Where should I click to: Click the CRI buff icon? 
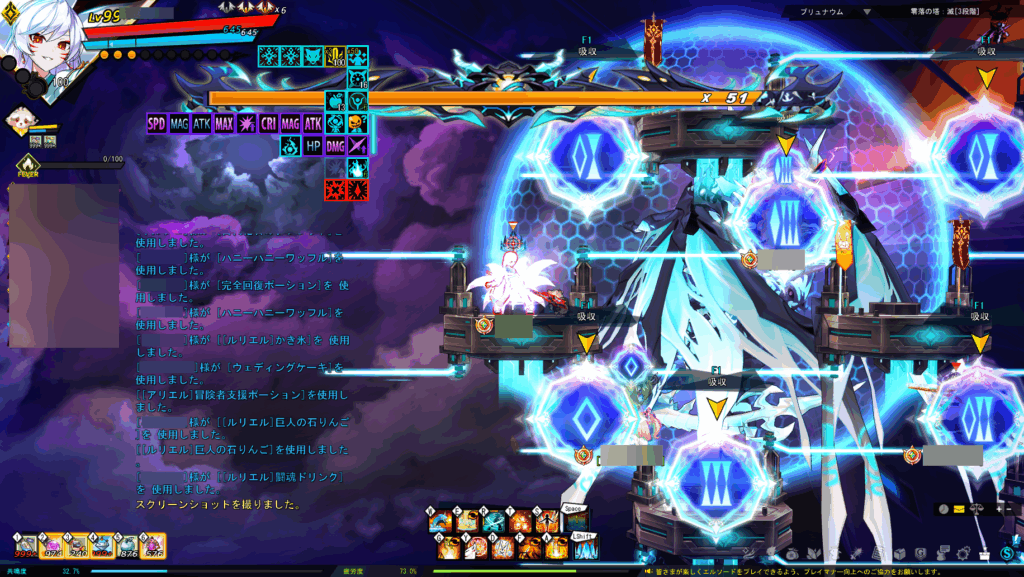pos(268,124)
